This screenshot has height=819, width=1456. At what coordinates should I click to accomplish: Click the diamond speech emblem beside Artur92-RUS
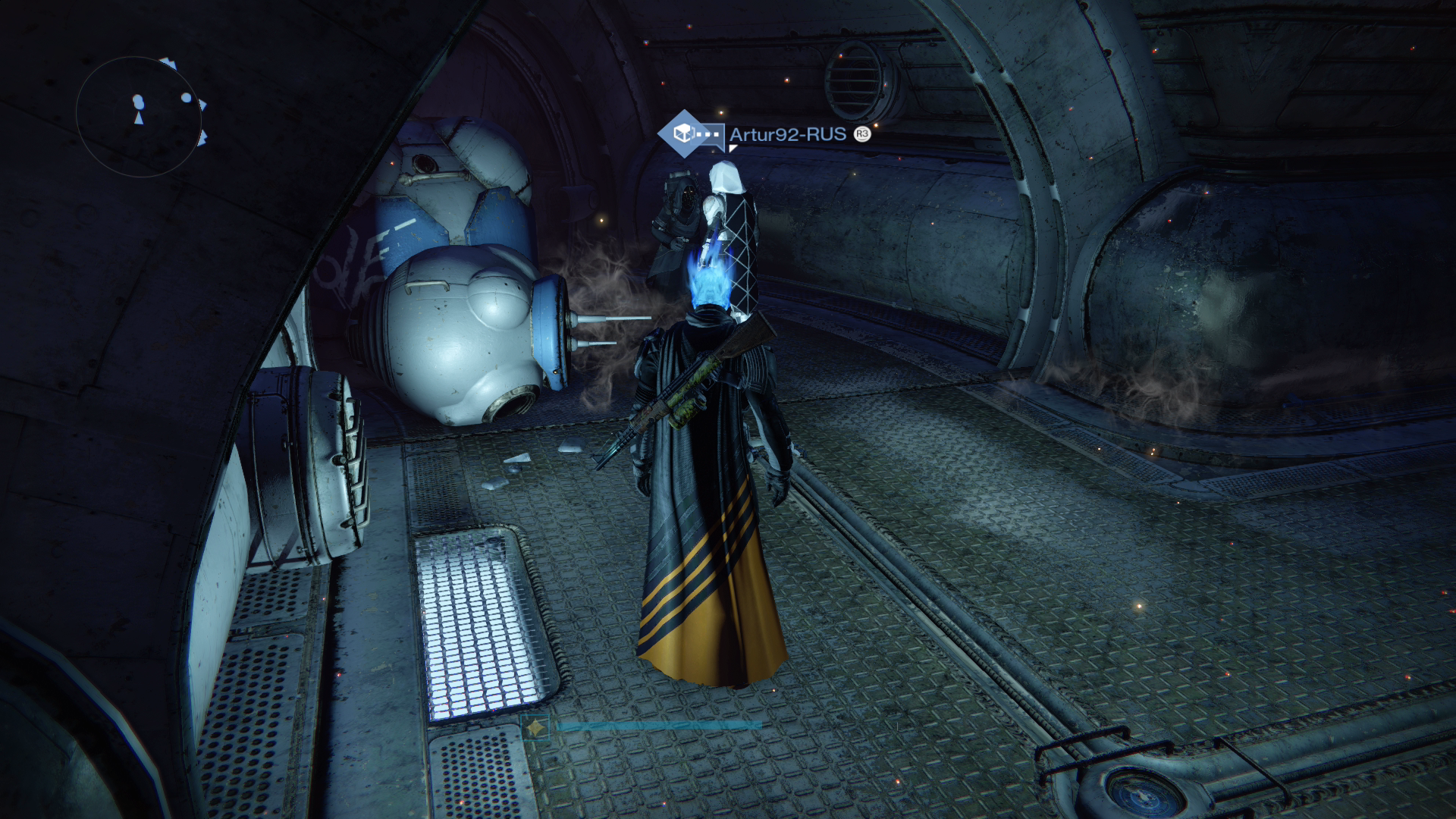click(x=685, y=134)
